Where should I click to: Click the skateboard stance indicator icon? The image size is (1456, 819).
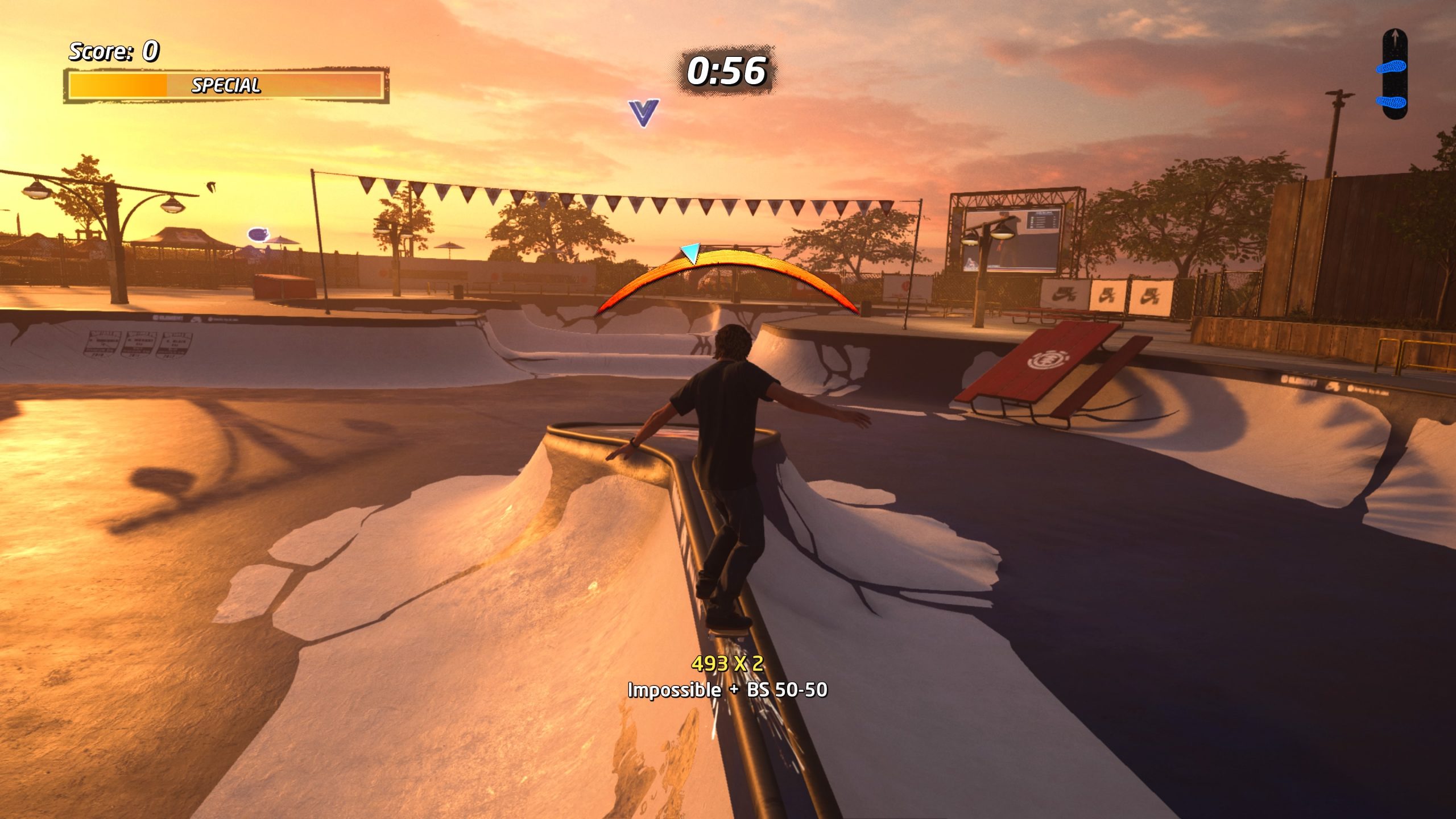click(x=1394, y=75)
